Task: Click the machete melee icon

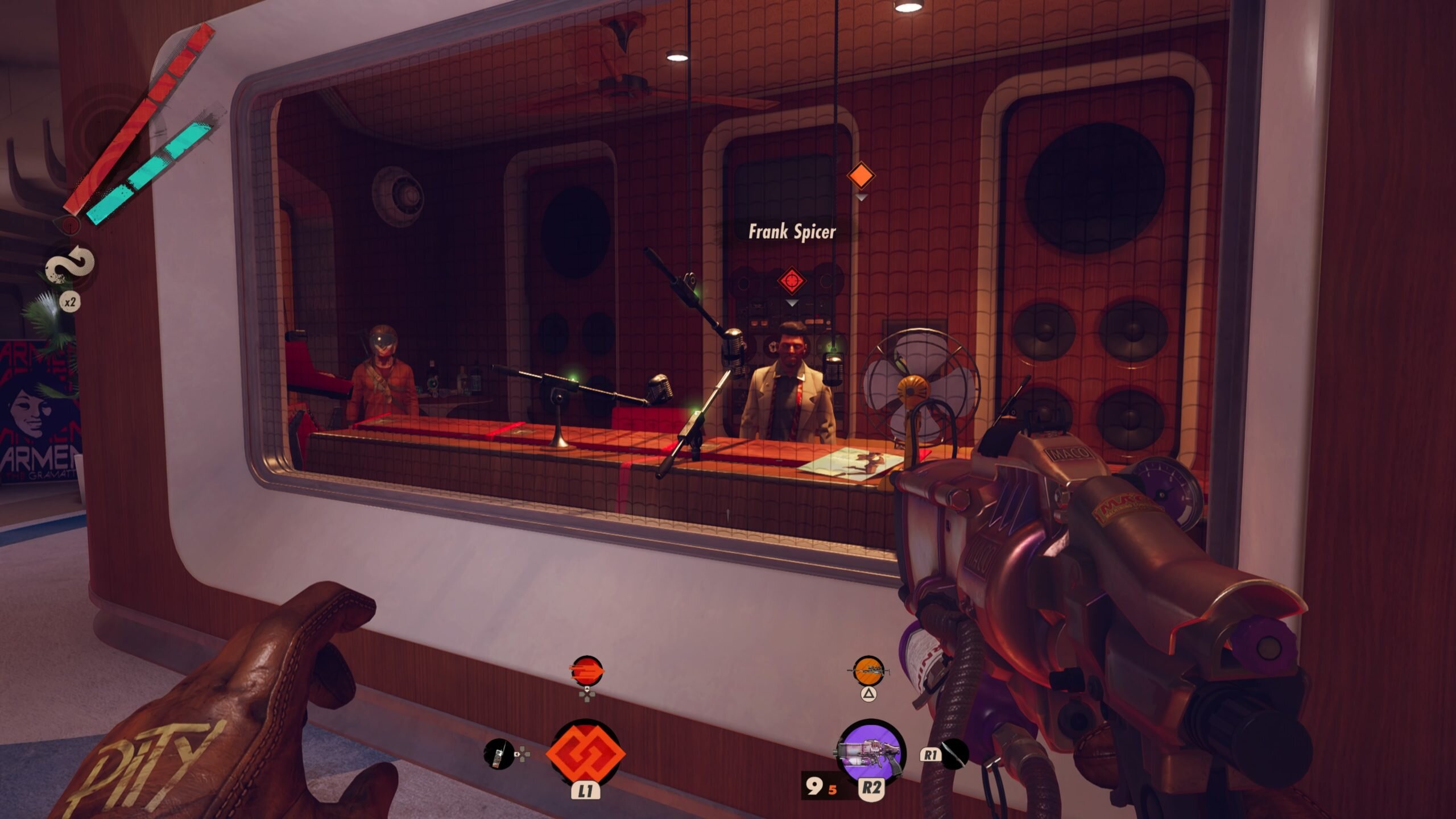Action: pos(954,754)
